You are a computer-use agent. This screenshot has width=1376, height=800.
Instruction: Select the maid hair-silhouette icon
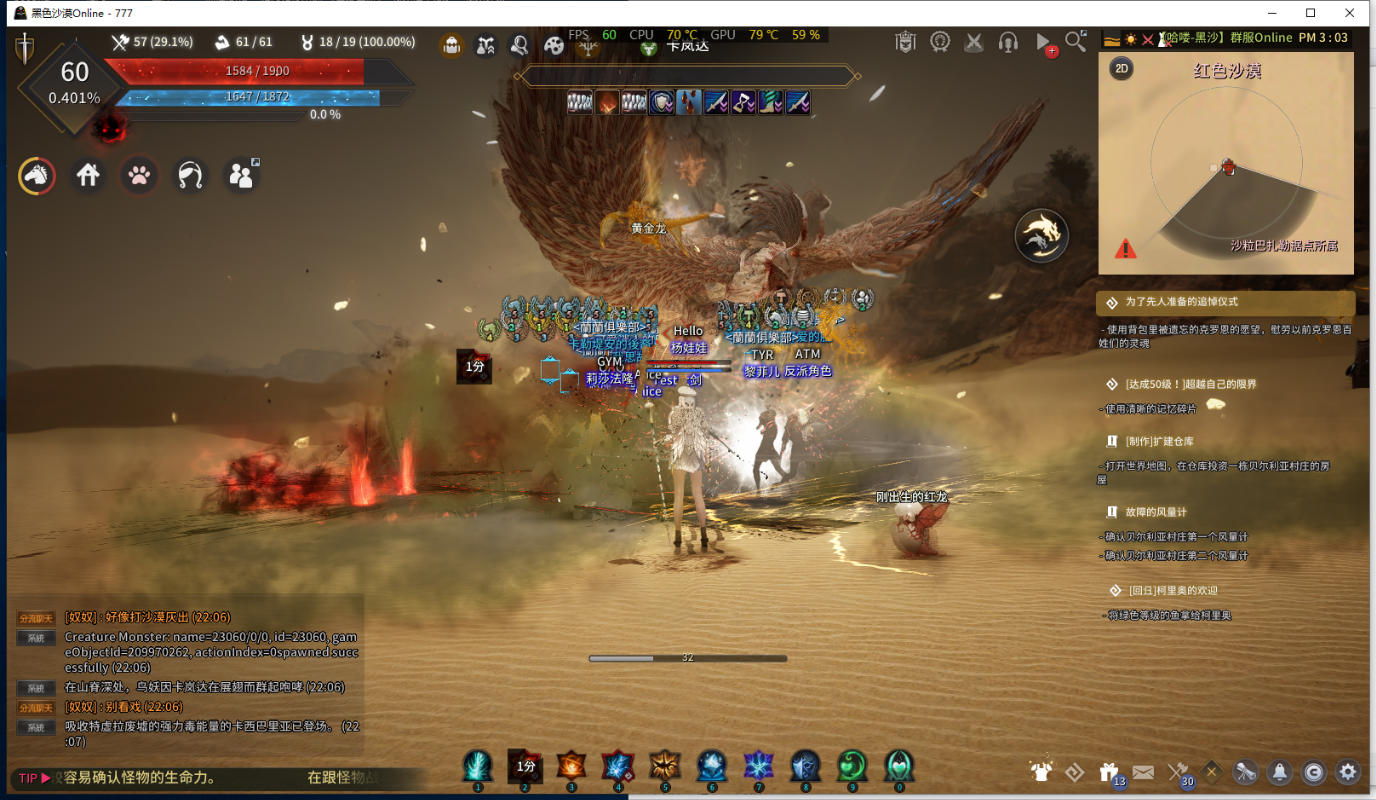pyautogui.click(x=190, y=176)
